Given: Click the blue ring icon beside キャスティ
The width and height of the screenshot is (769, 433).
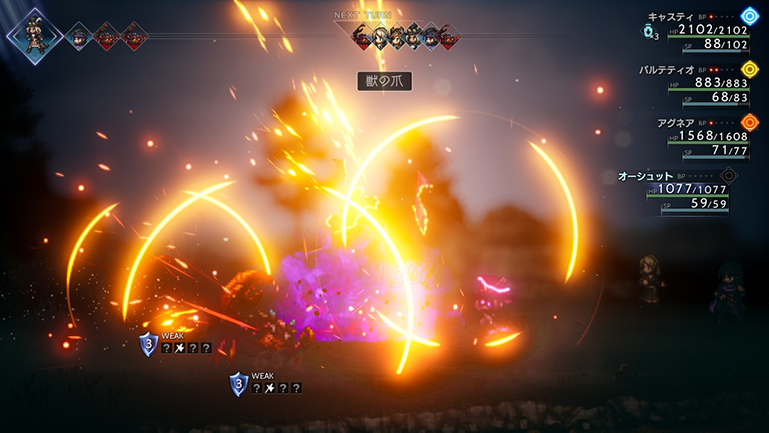Looking at the screenshot, I should click(x=750, y=16).
